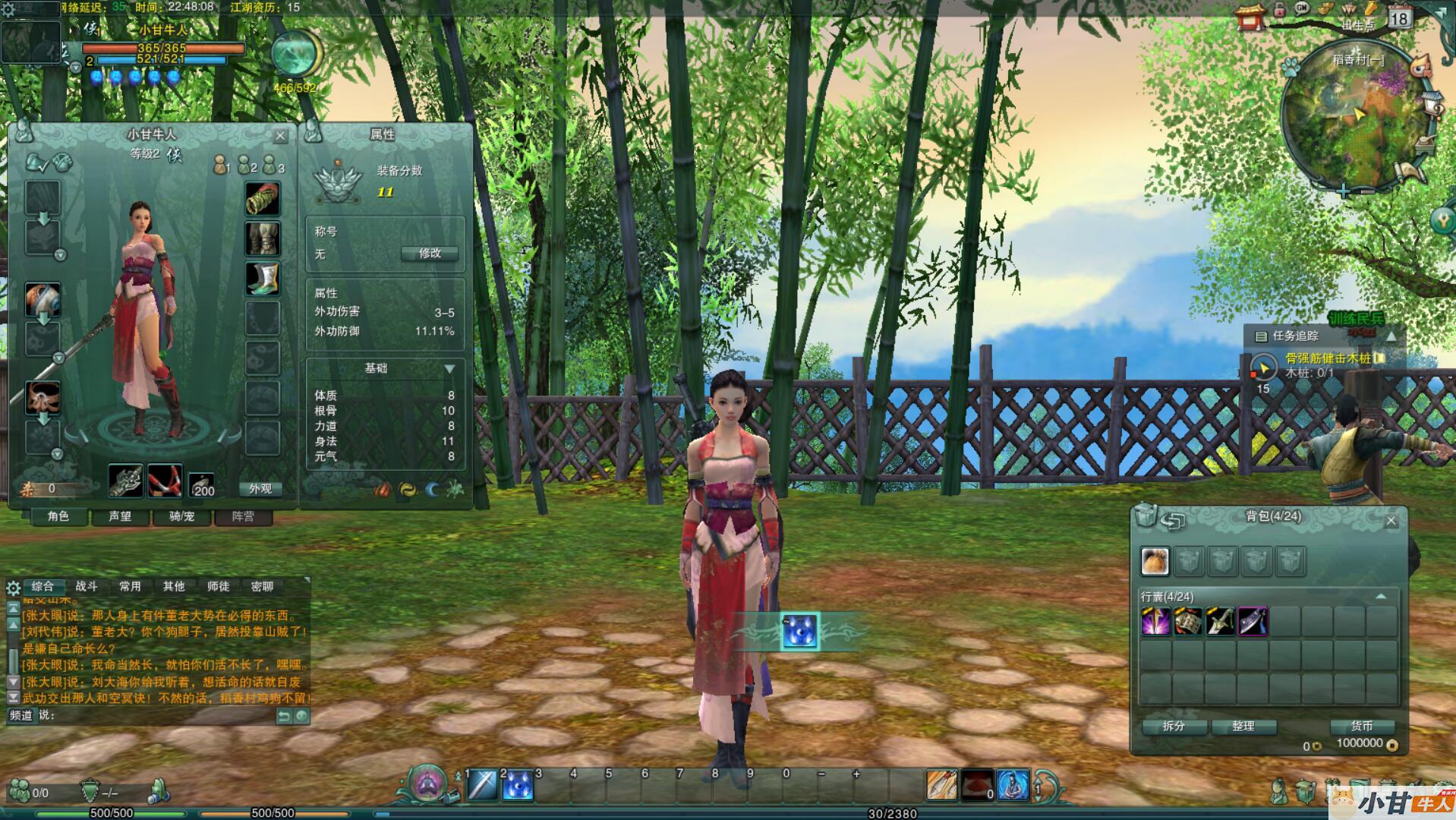This screenshot has width=1456, height=820.
Task: Use the blue orb skill in slot 2
Action: point(518,786)
